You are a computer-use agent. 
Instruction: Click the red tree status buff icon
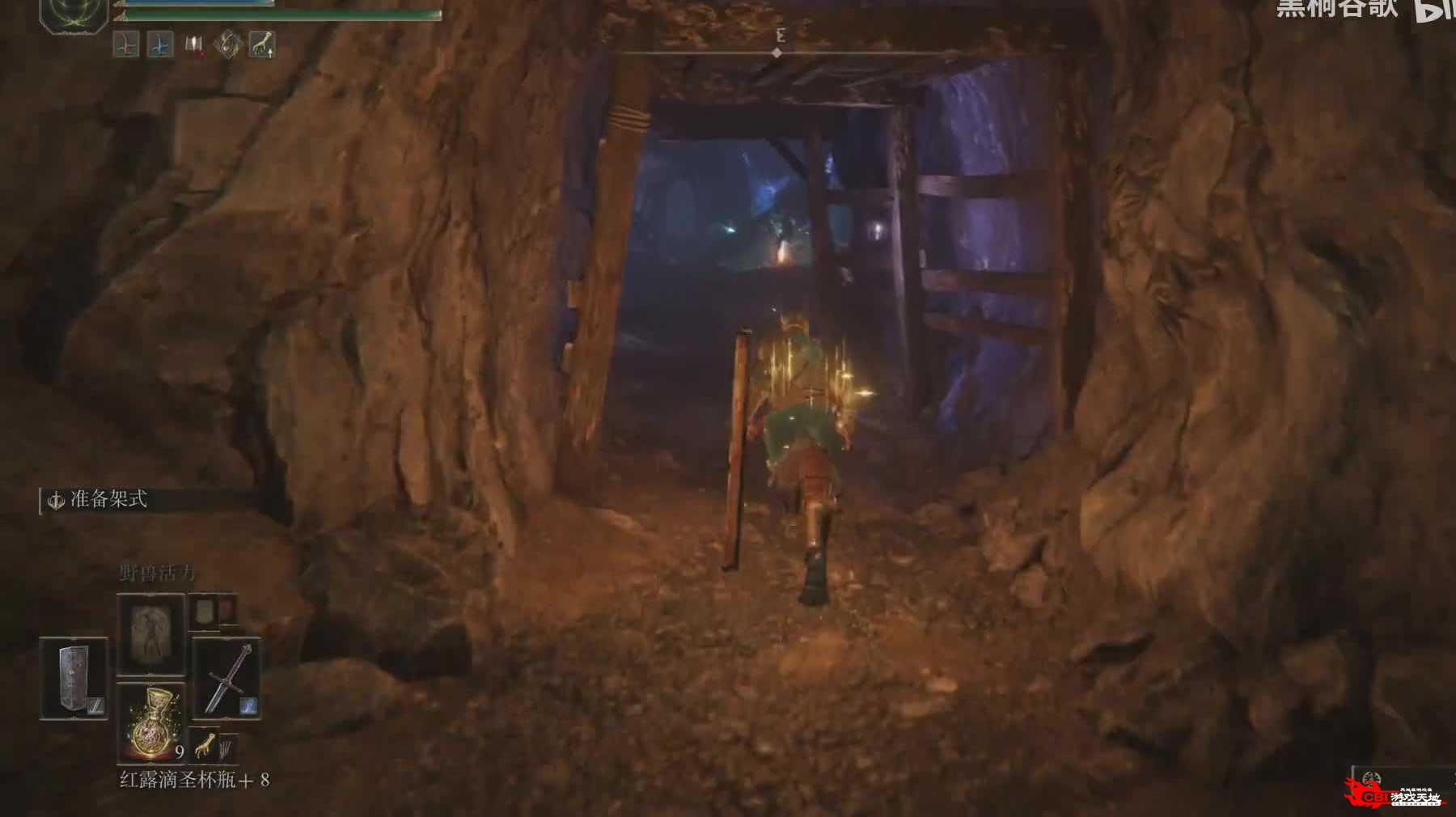125,44
